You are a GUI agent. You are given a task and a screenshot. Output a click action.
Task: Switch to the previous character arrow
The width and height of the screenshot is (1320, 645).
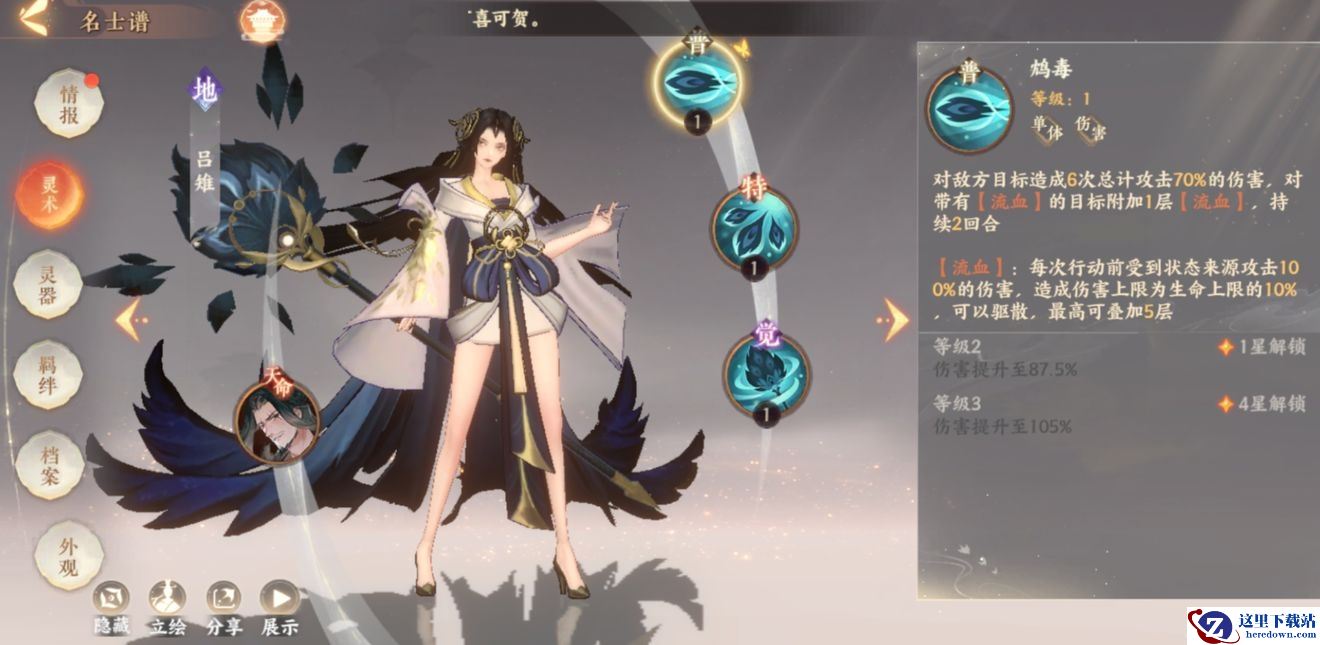coord(130,320)
